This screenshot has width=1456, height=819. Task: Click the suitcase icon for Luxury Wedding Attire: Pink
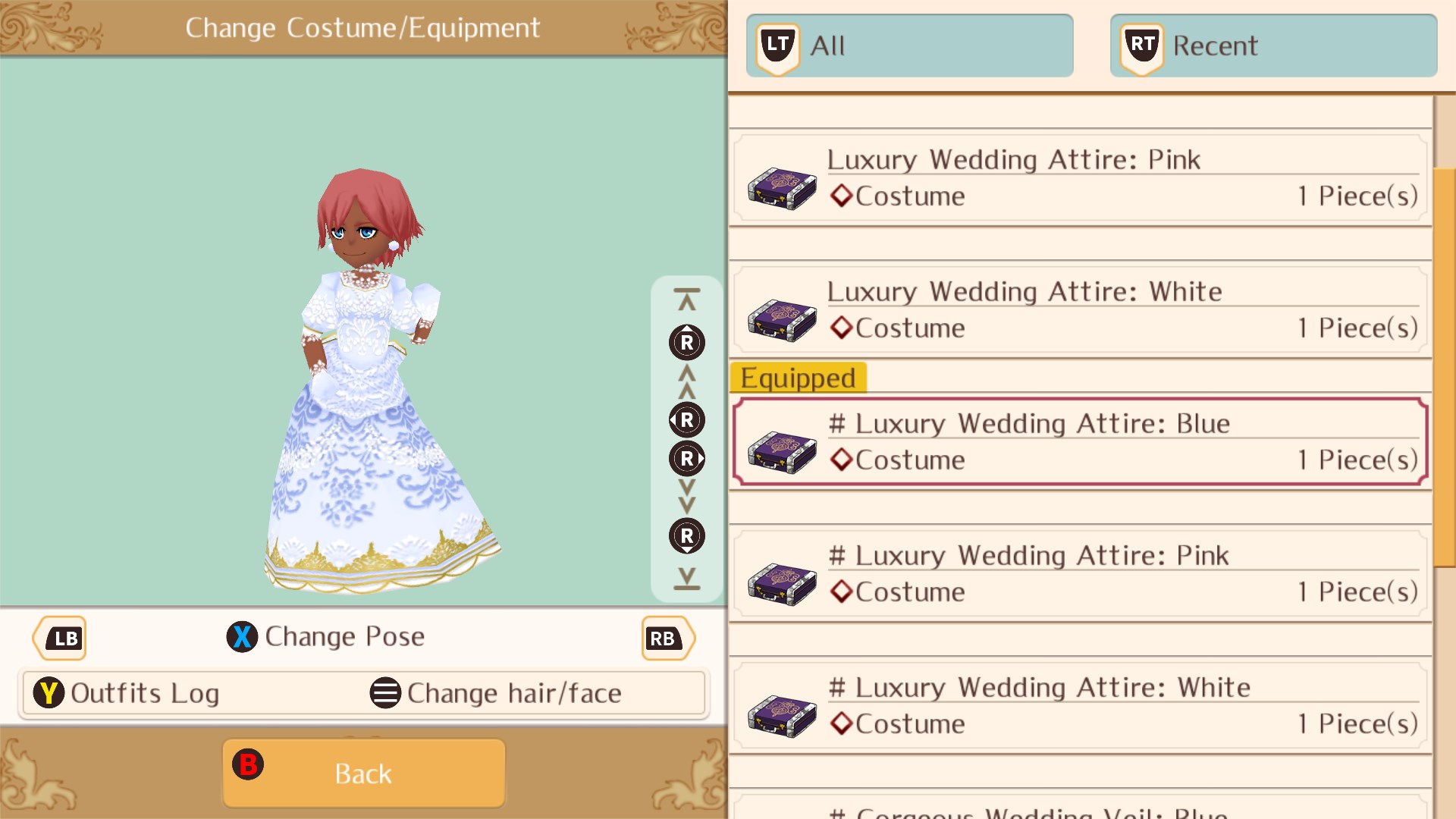pyautogui.click(x=781, y=187)
